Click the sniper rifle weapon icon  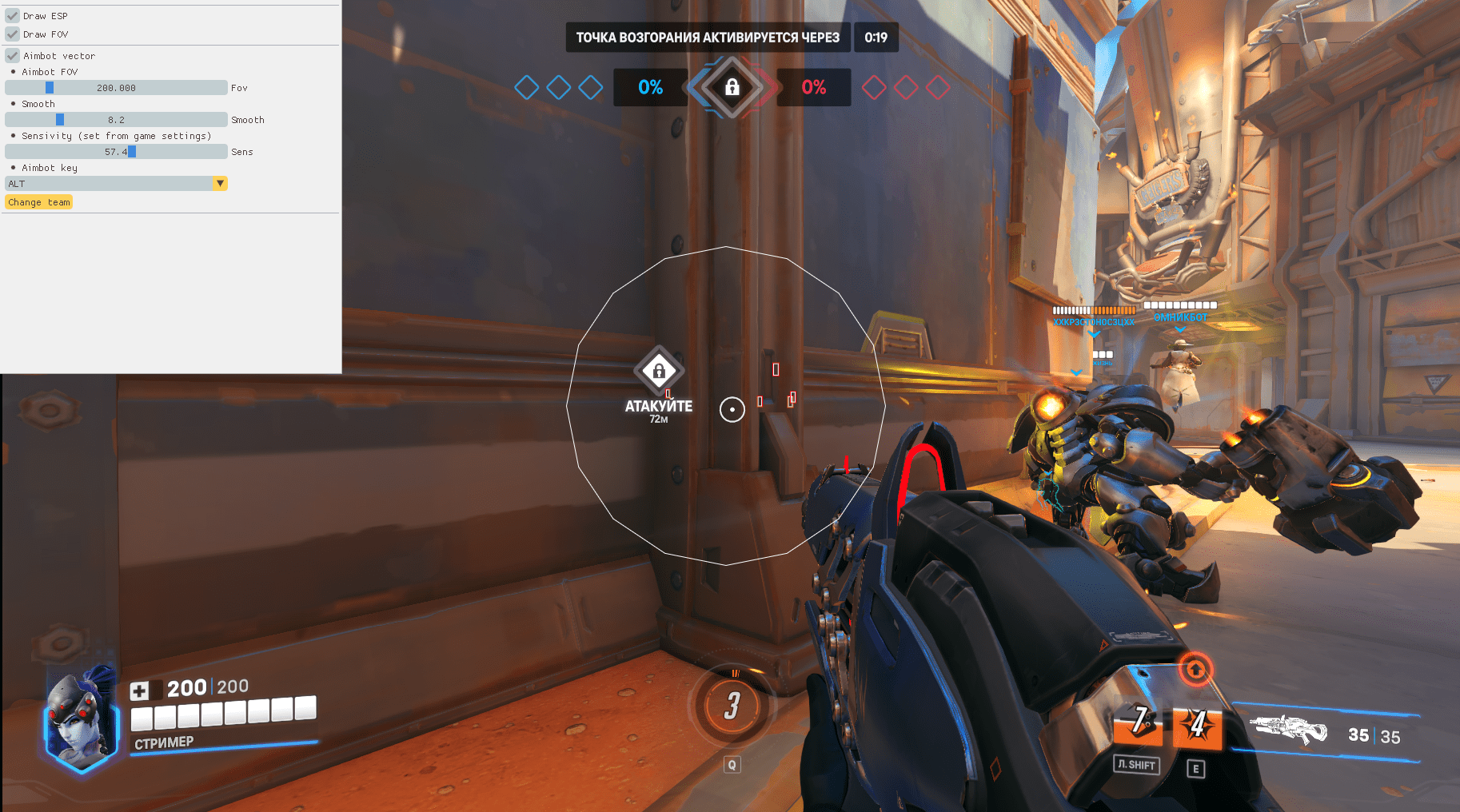(1288, 729)
